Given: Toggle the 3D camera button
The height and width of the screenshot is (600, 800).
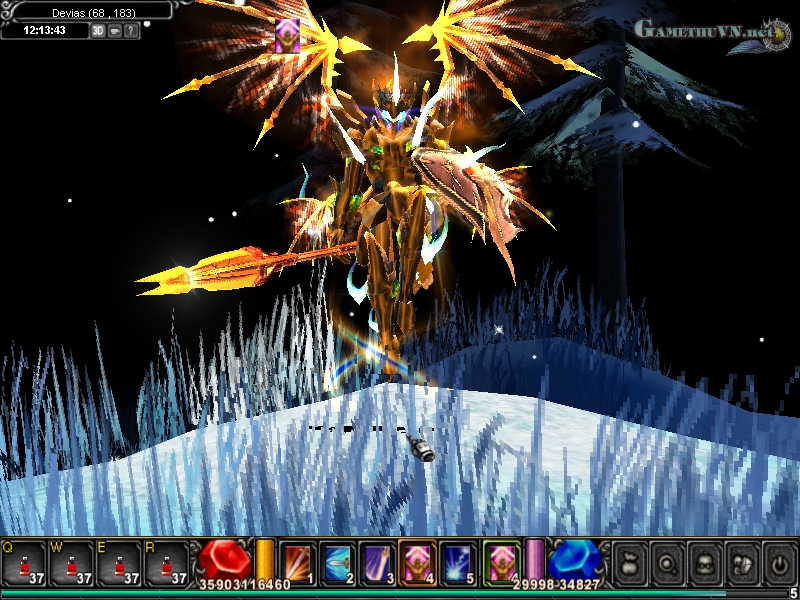Looking at the screenshot, I should pyautogui.click(x=98, y=31).
